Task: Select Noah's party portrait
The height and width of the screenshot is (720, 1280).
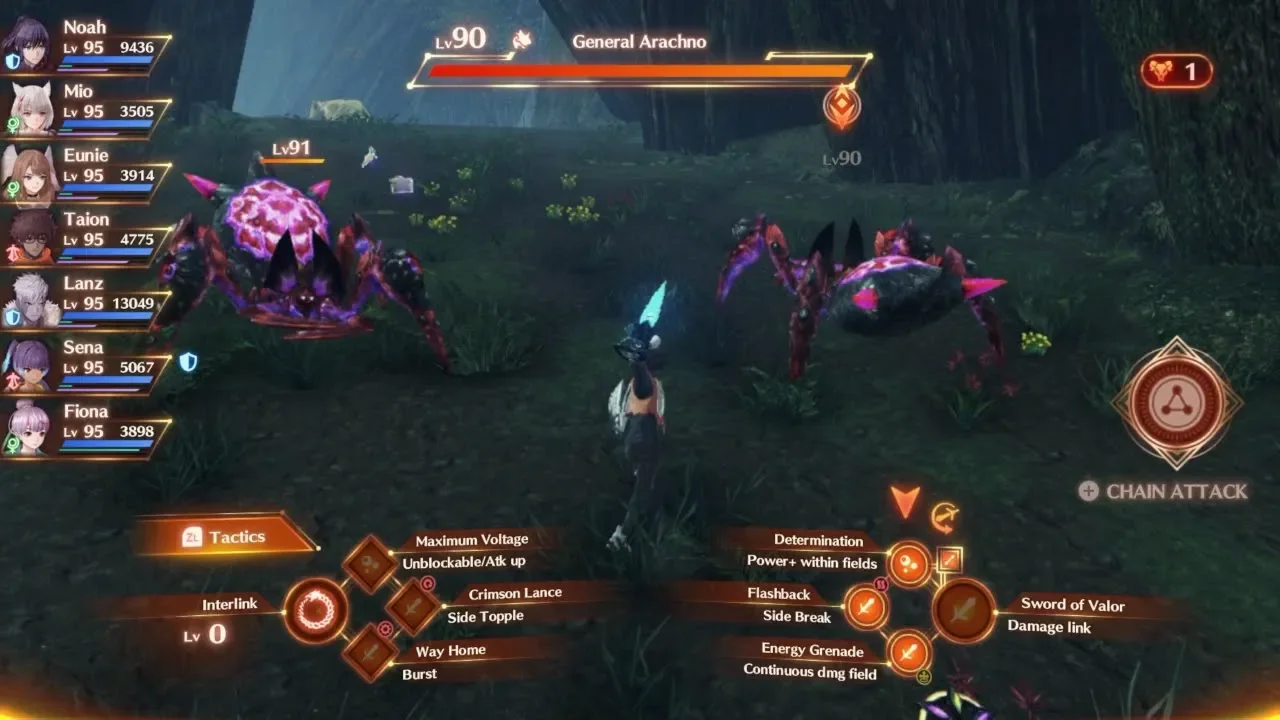Action: click(27, 44)
